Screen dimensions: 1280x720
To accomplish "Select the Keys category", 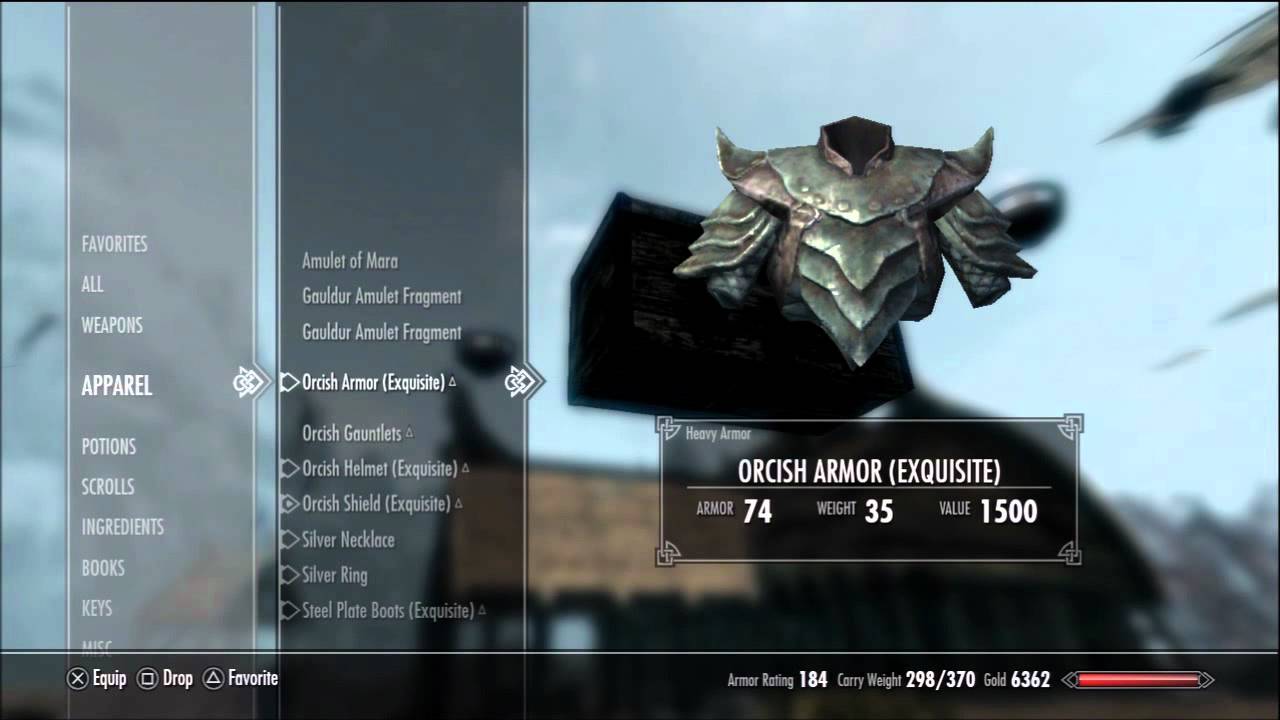I will pos(97,608).
